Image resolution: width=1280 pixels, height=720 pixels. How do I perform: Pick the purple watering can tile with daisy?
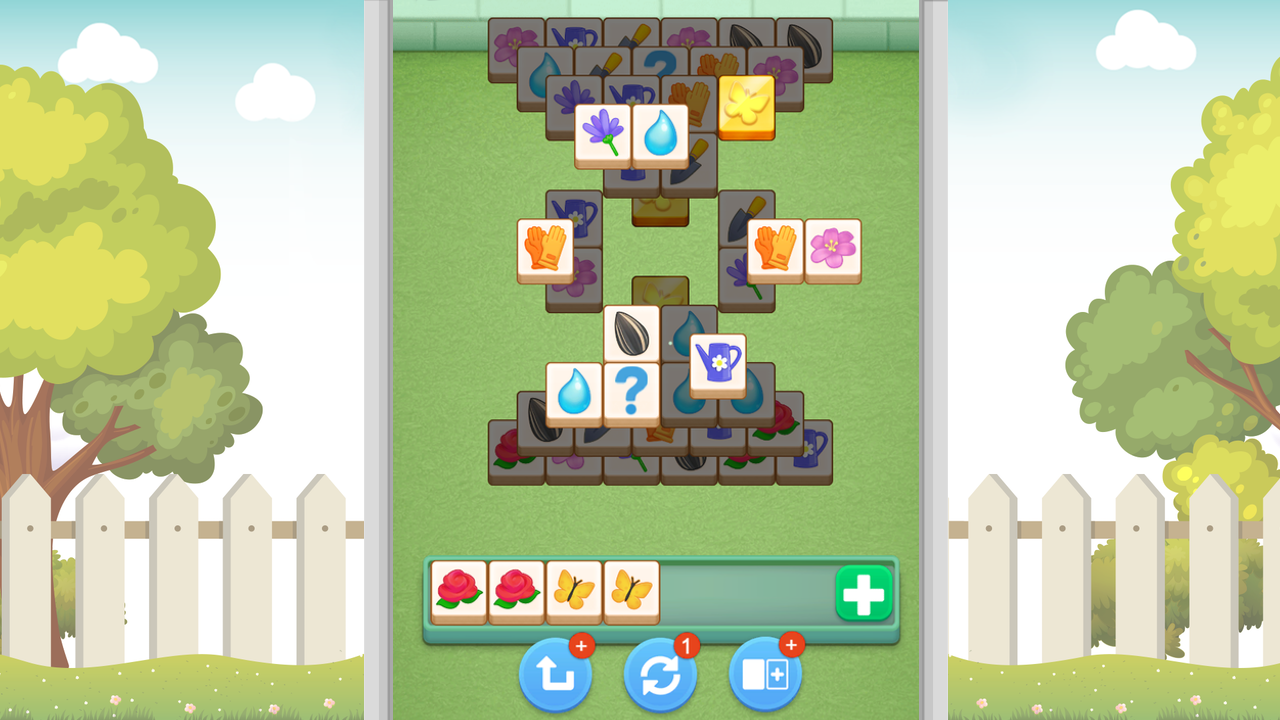718,360
